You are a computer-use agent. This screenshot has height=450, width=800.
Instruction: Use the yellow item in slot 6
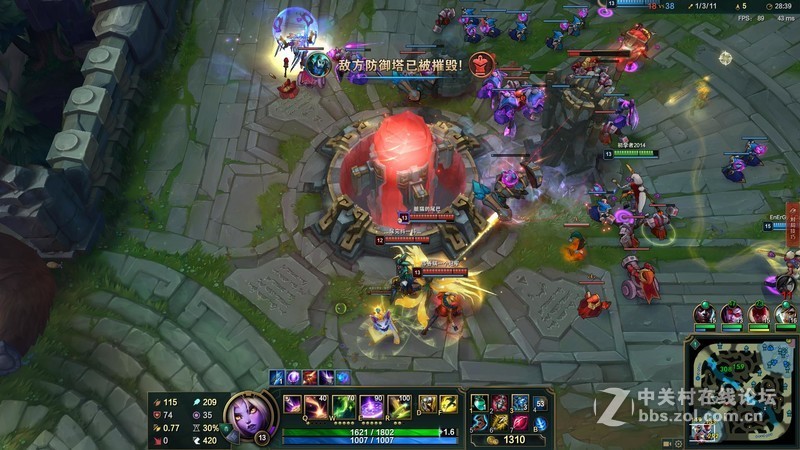500,422
